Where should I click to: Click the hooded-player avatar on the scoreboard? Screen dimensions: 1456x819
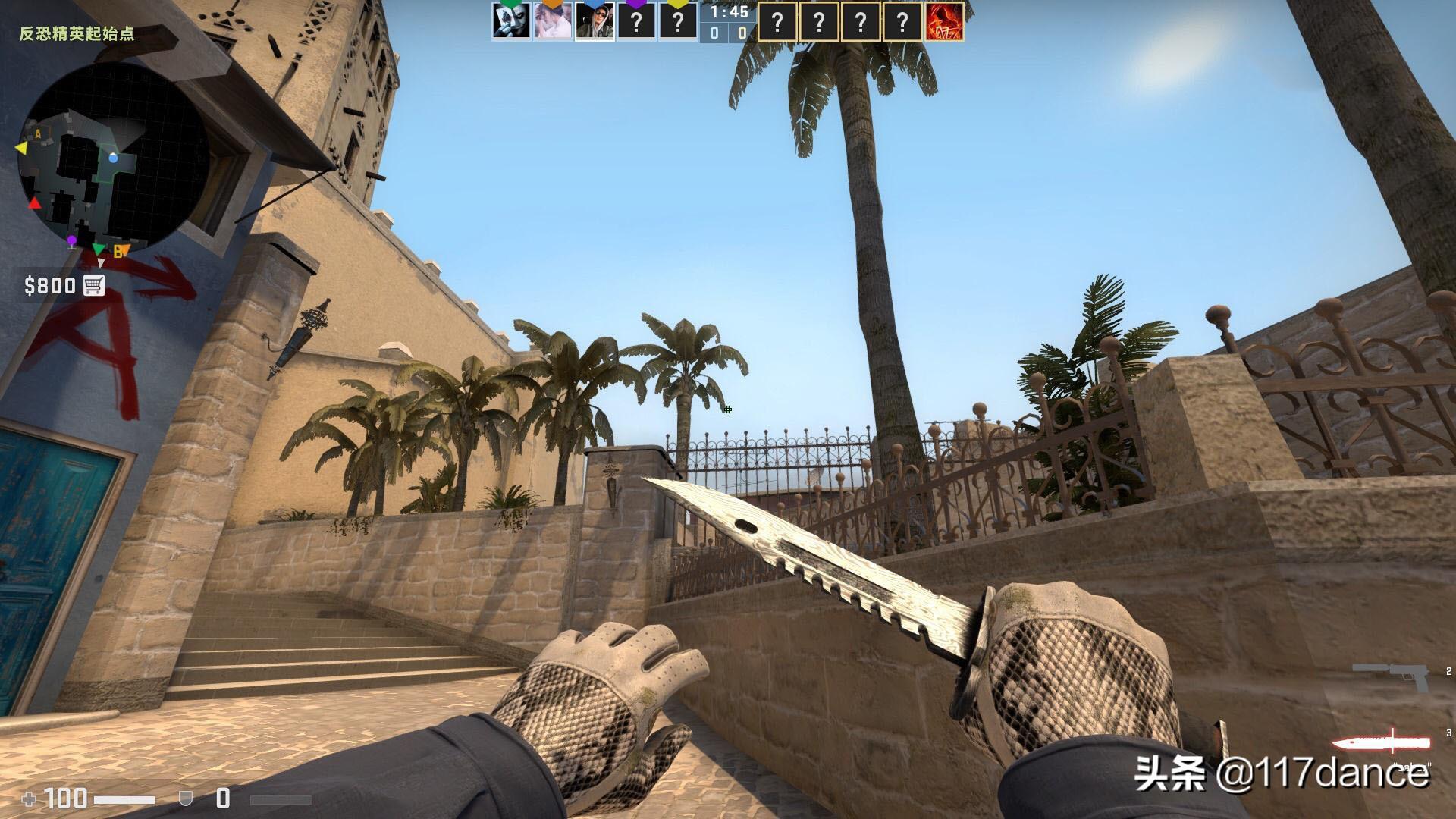point(595,21)
